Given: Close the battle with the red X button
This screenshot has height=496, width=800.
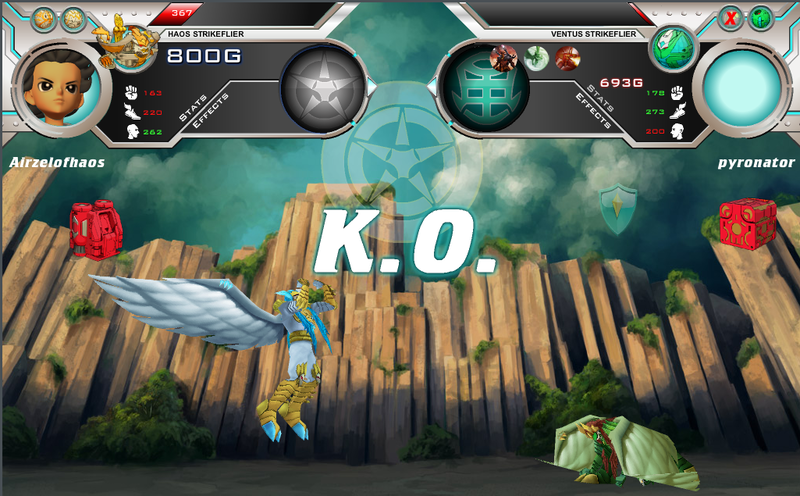Looking at the screenshot, I should point(731,18).
